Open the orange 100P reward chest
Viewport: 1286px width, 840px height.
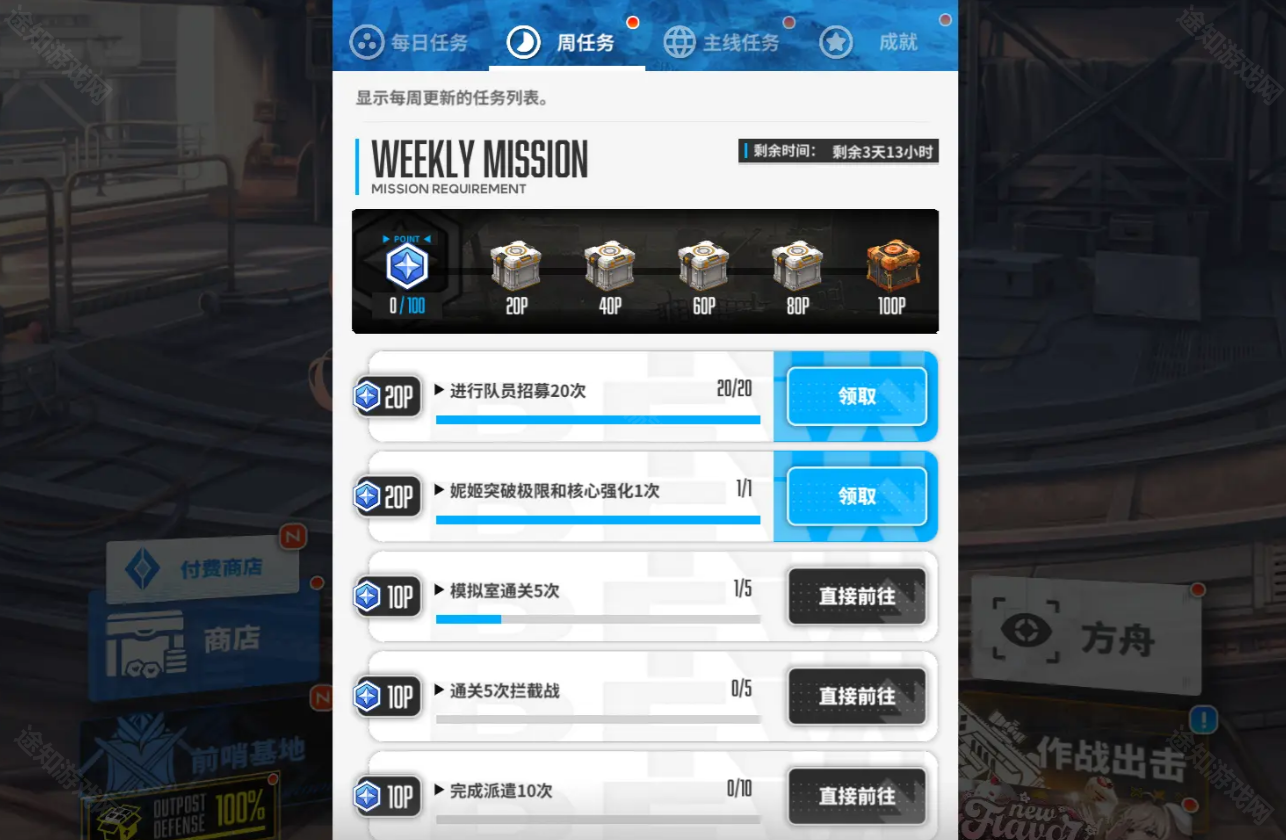coord(891,267)
